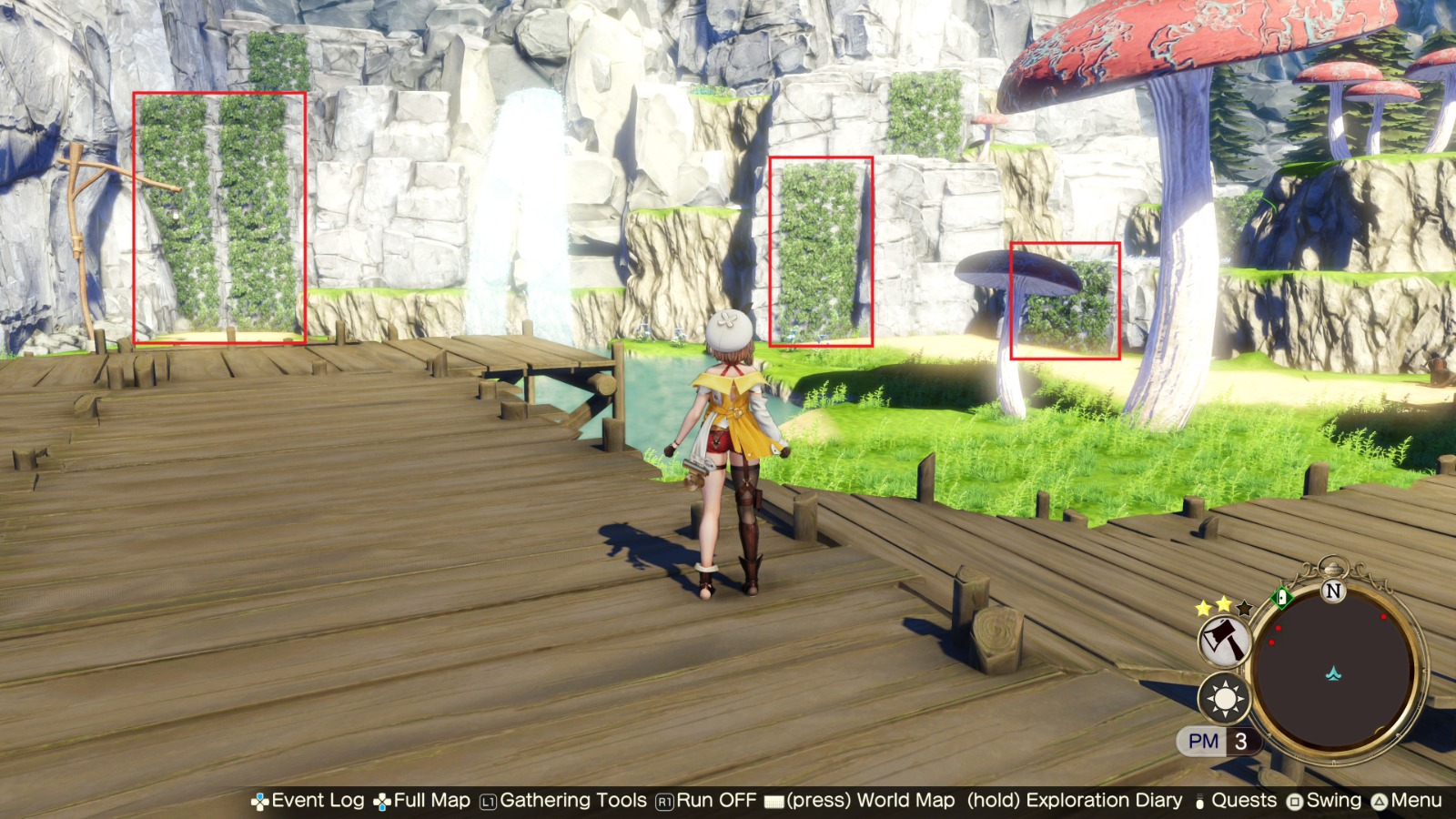The width and height of the screenshot is (1456, 819).
Task: Click the sun weather icon under the axe
Action: [1225, 699]
